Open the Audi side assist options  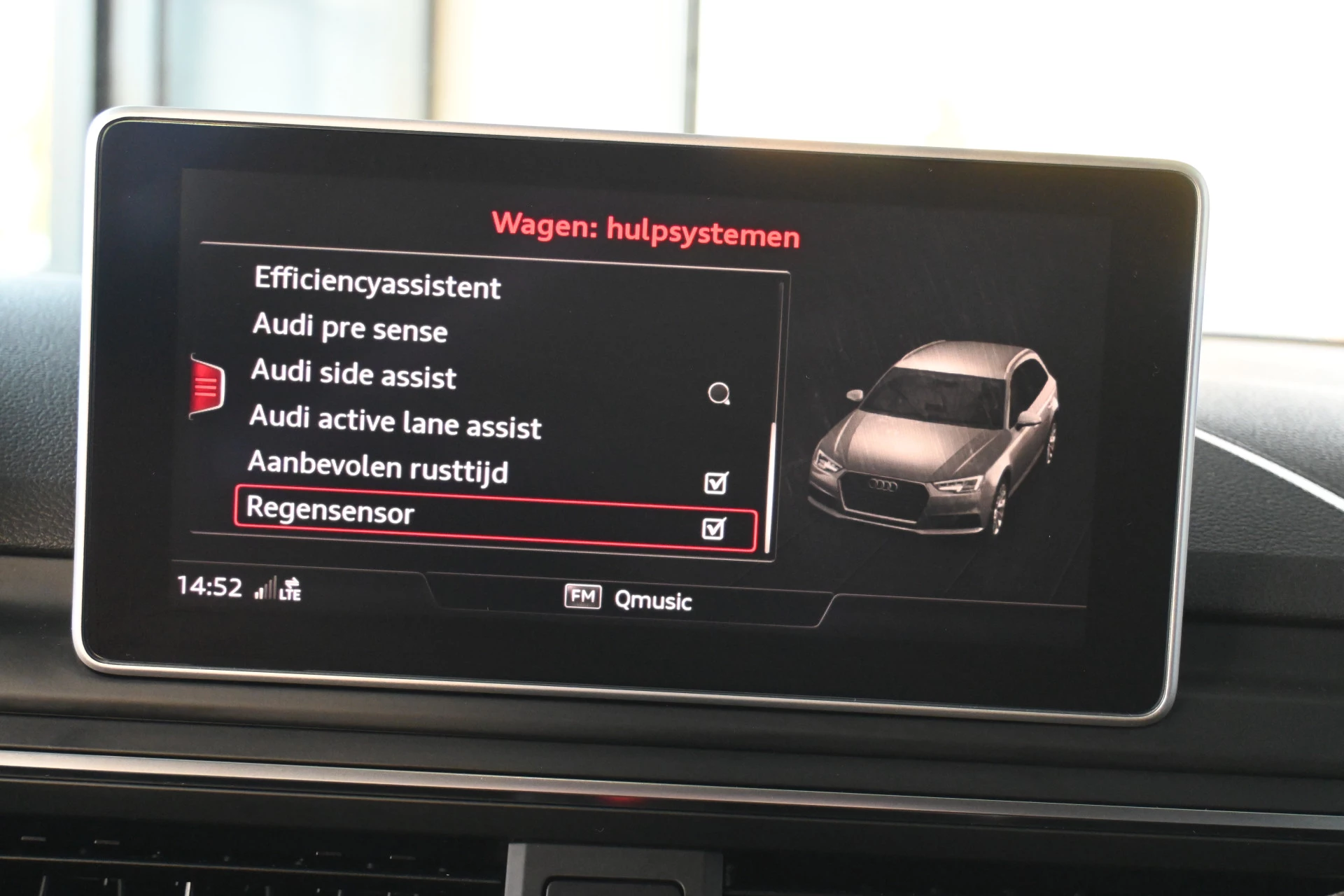(x=352, y=377)
